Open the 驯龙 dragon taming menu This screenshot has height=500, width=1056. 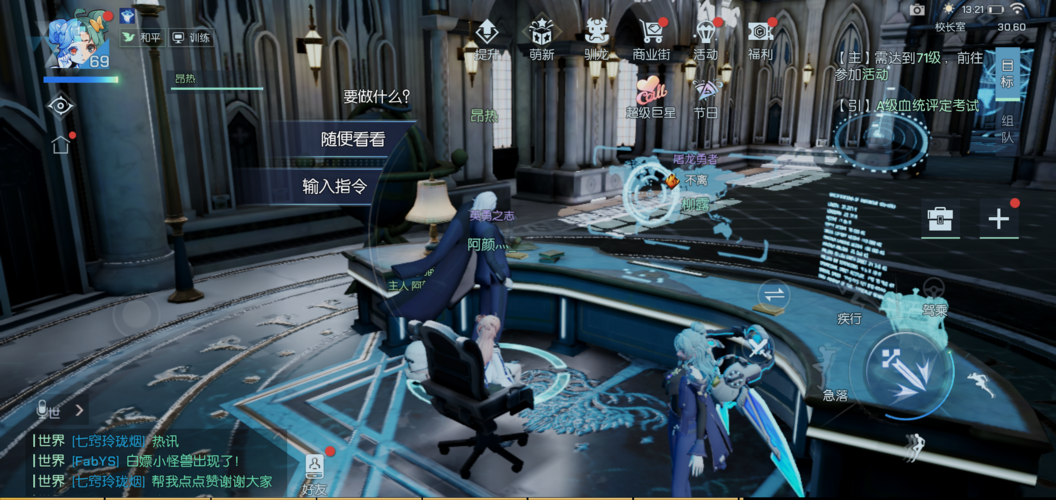tap(596, 38)
